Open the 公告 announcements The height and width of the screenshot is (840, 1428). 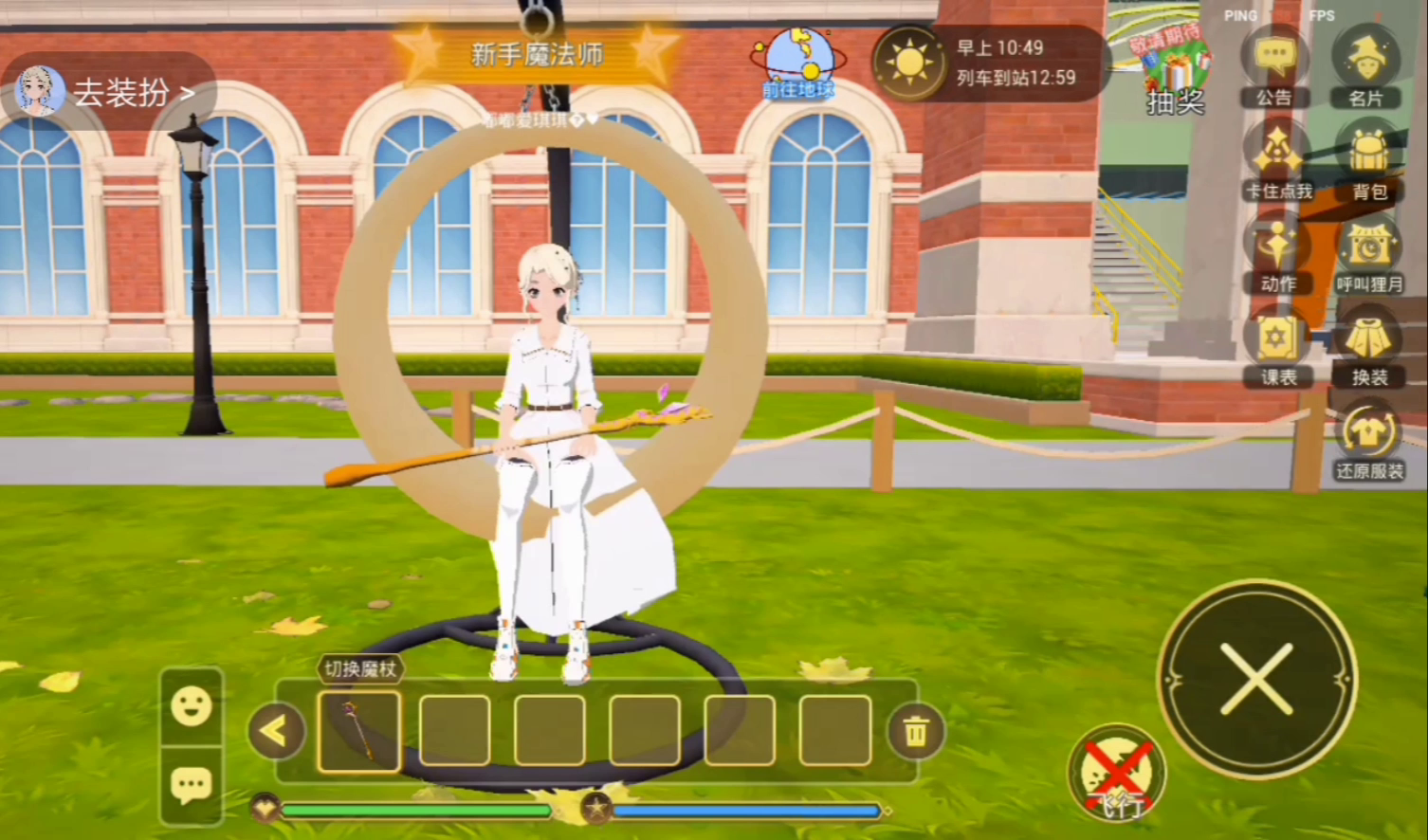click(1274, 64)
